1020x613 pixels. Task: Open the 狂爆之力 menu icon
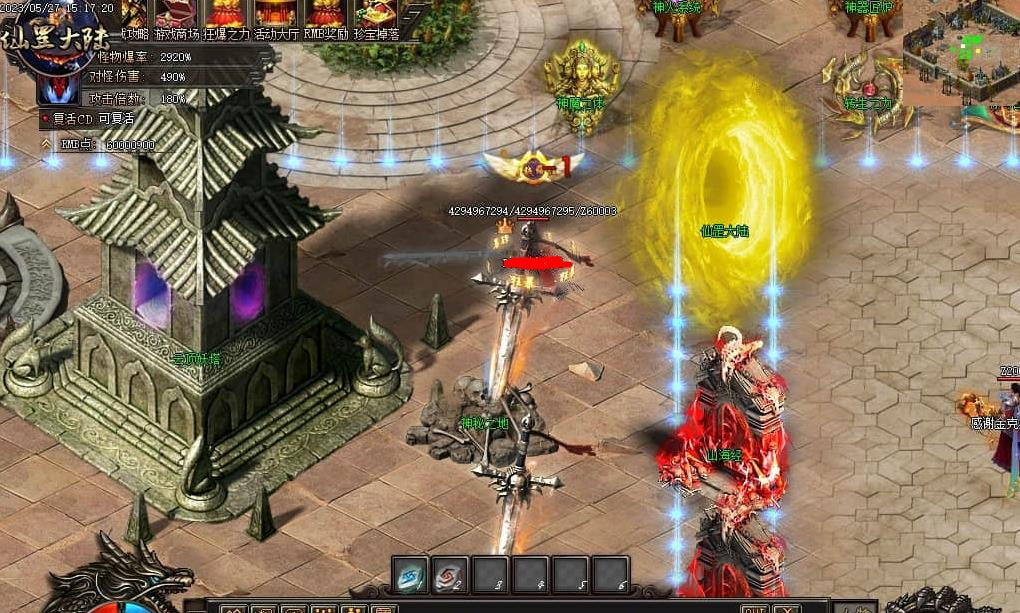coord(226,15)
